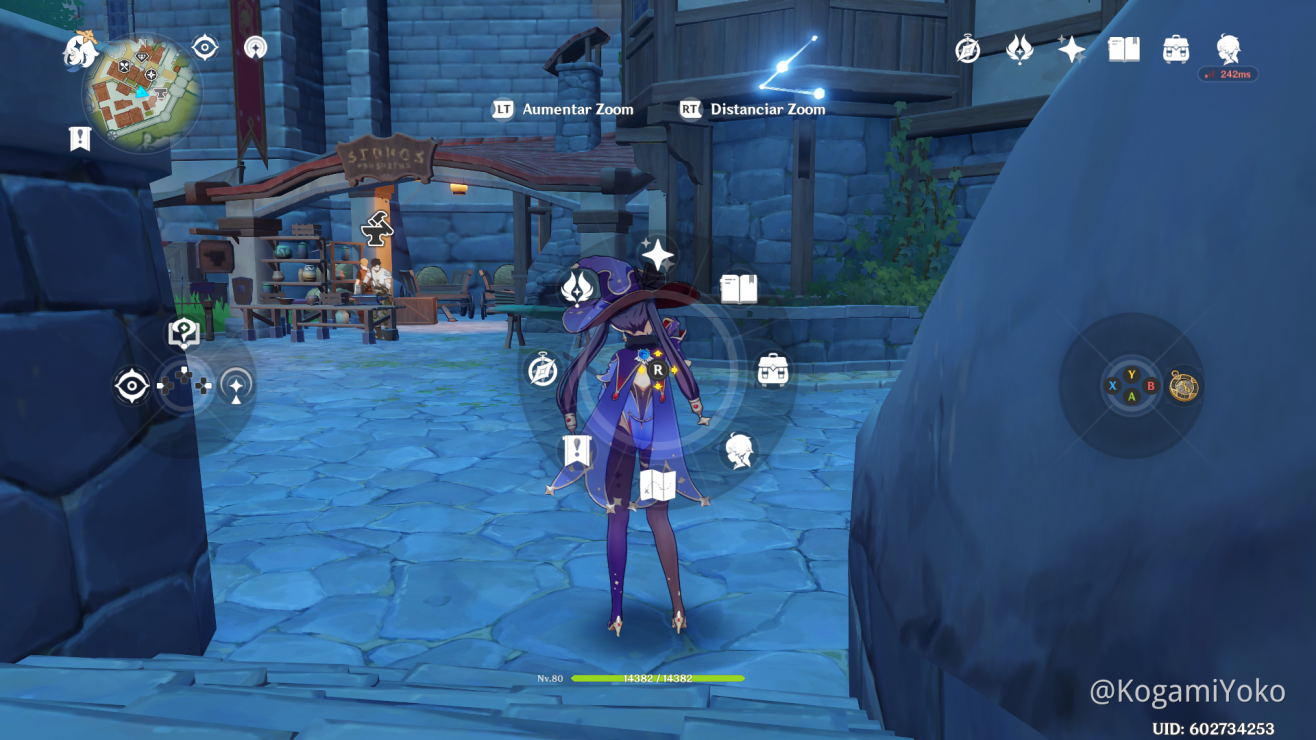Select the Wish star in the radial wheel

tap(657, 255)
